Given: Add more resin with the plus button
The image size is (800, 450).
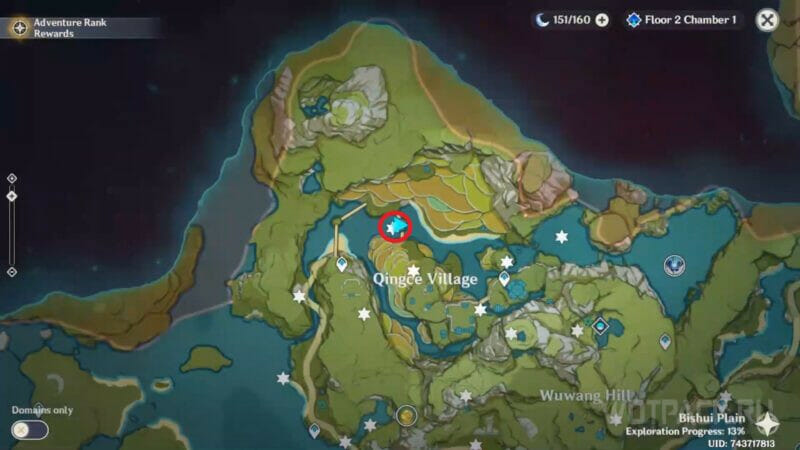Looking at the screenshot, I should [602, 20].
